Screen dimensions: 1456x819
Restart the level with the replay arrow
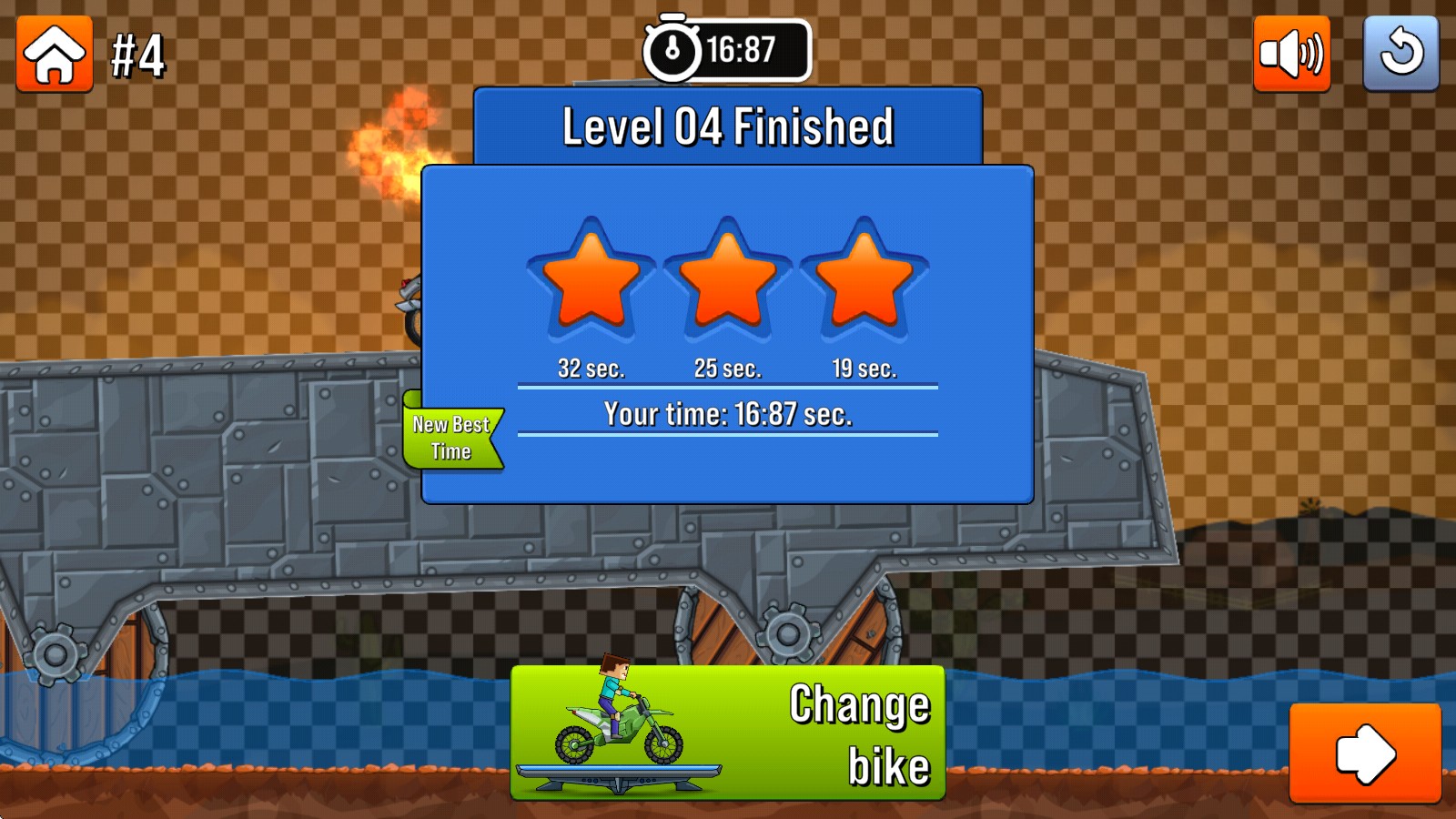(x=1400, y=54)
